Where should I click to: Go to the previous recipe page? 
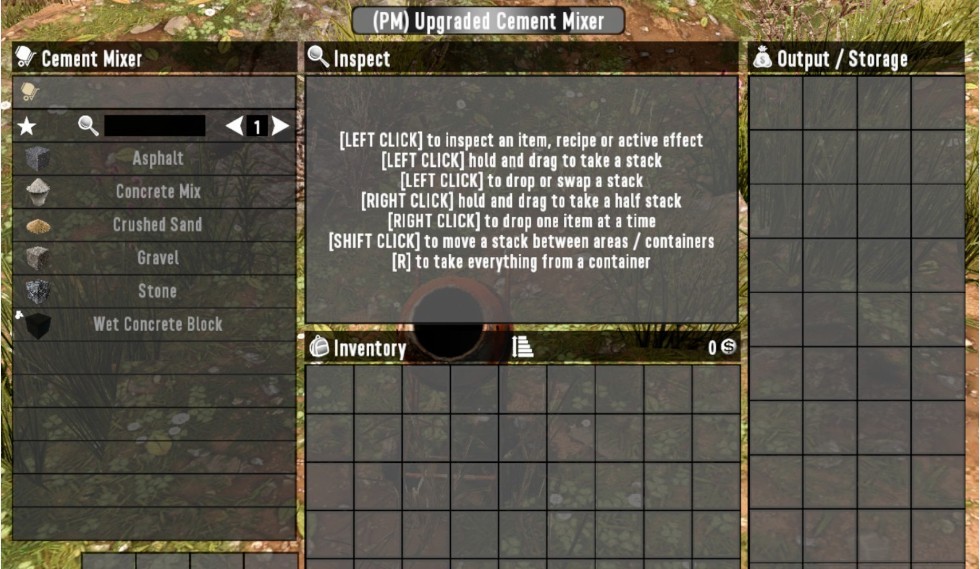[x=234, y=126]
